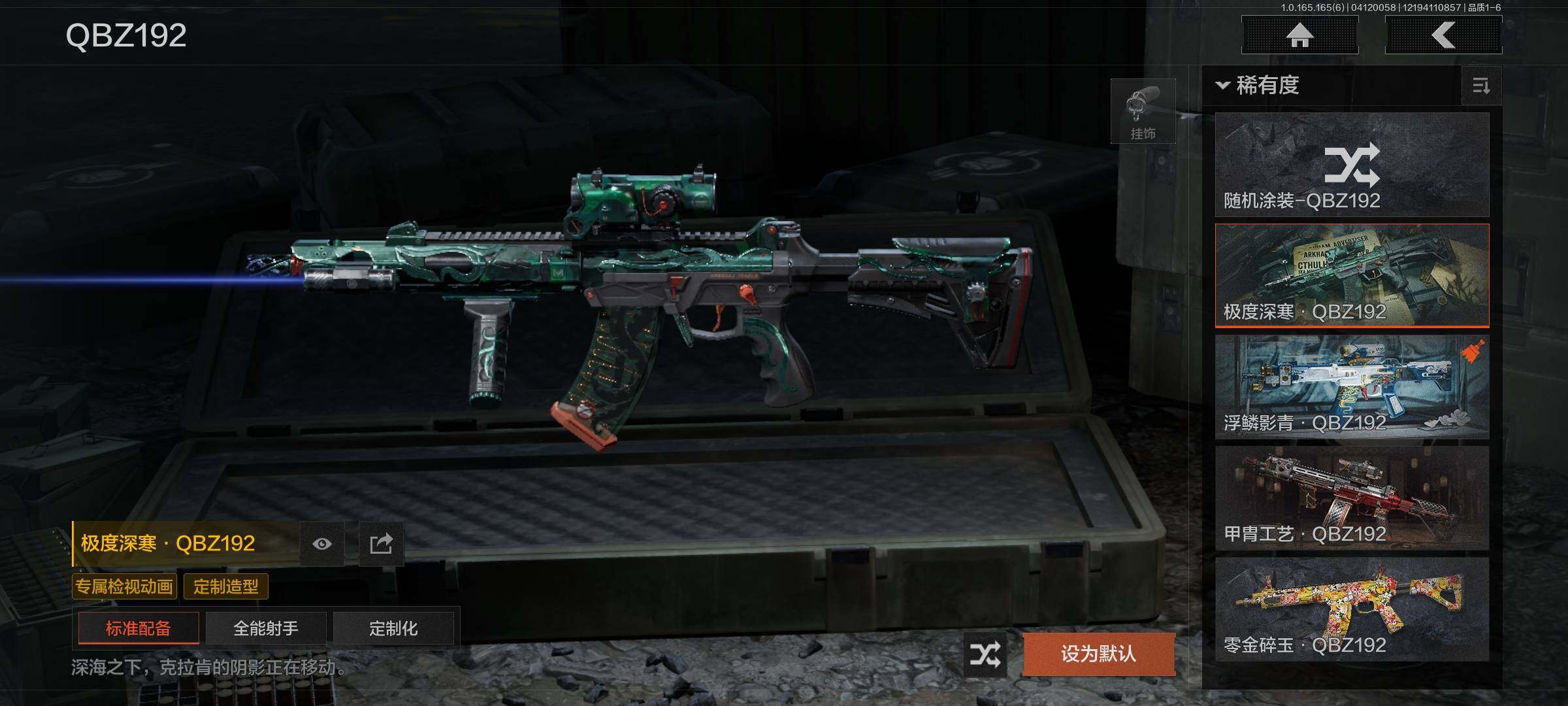Toggle the sort order icon

point(1481,86)
